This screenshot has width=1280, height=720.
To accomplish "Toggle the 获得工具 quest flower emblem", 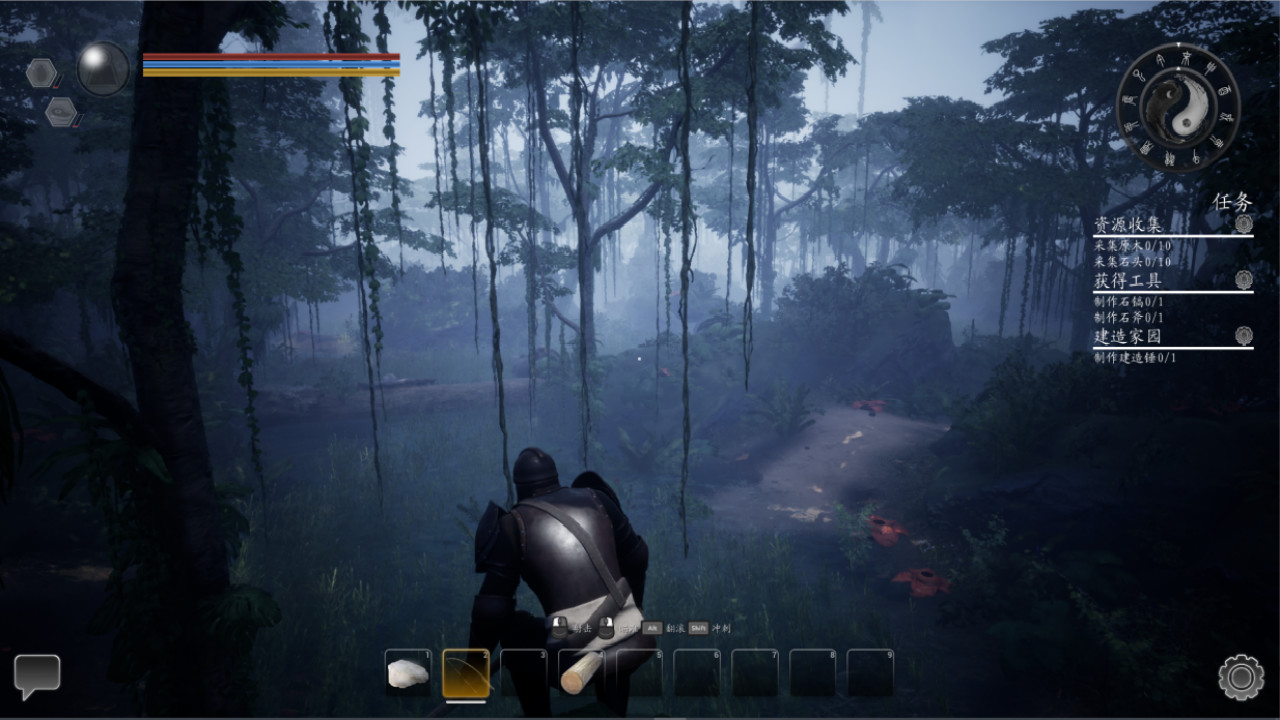I will click(x=1243, y=280).
